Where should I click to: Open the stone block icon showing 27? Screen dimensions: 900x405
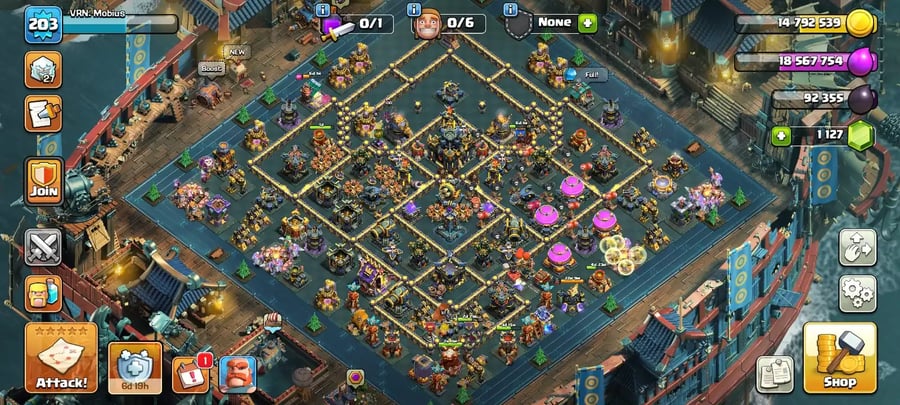(x=43, y=66)
